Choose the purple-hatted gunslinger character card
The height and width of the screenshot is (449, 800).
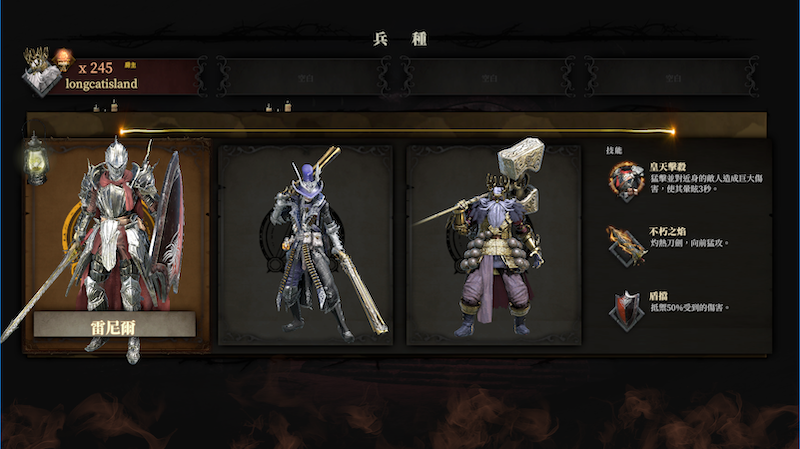(306, 245)
